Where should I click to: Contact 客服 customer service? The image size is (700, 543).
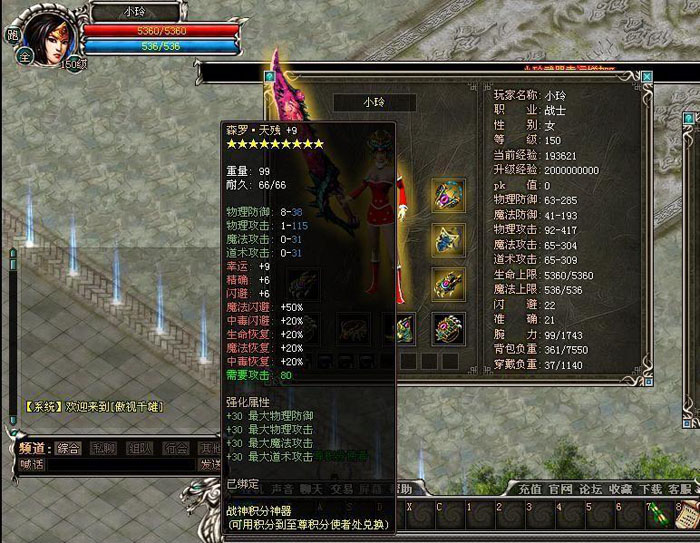click(x=680, y=489)
